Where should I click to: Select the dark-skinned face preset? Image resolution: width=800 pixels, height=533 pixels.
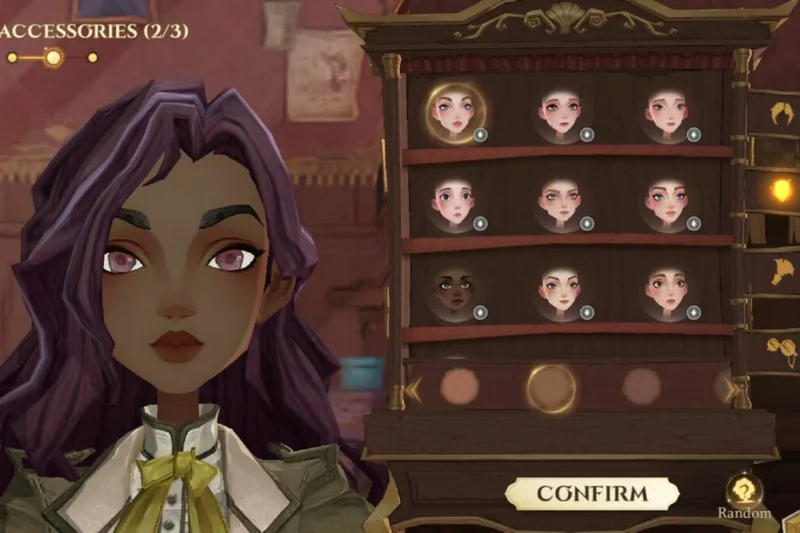coord(453,290)
